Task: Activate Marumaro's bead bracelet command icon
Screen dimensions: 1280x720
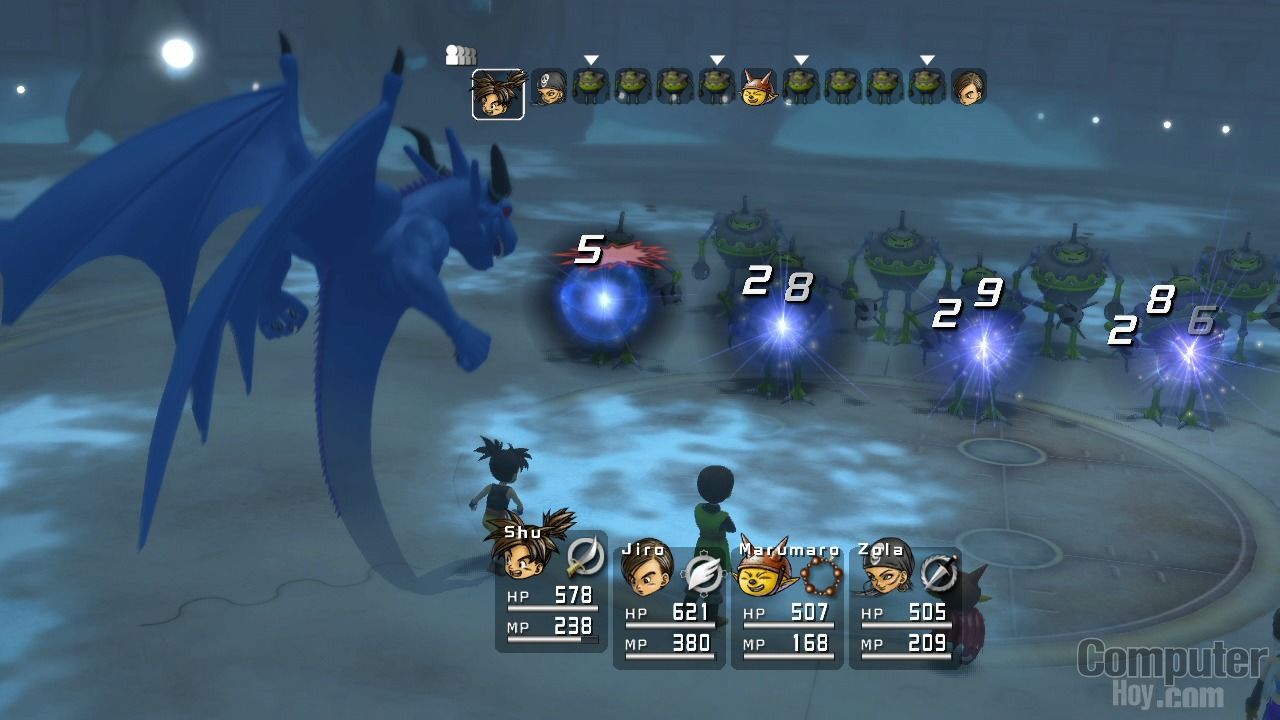Action: click(822, 574)
